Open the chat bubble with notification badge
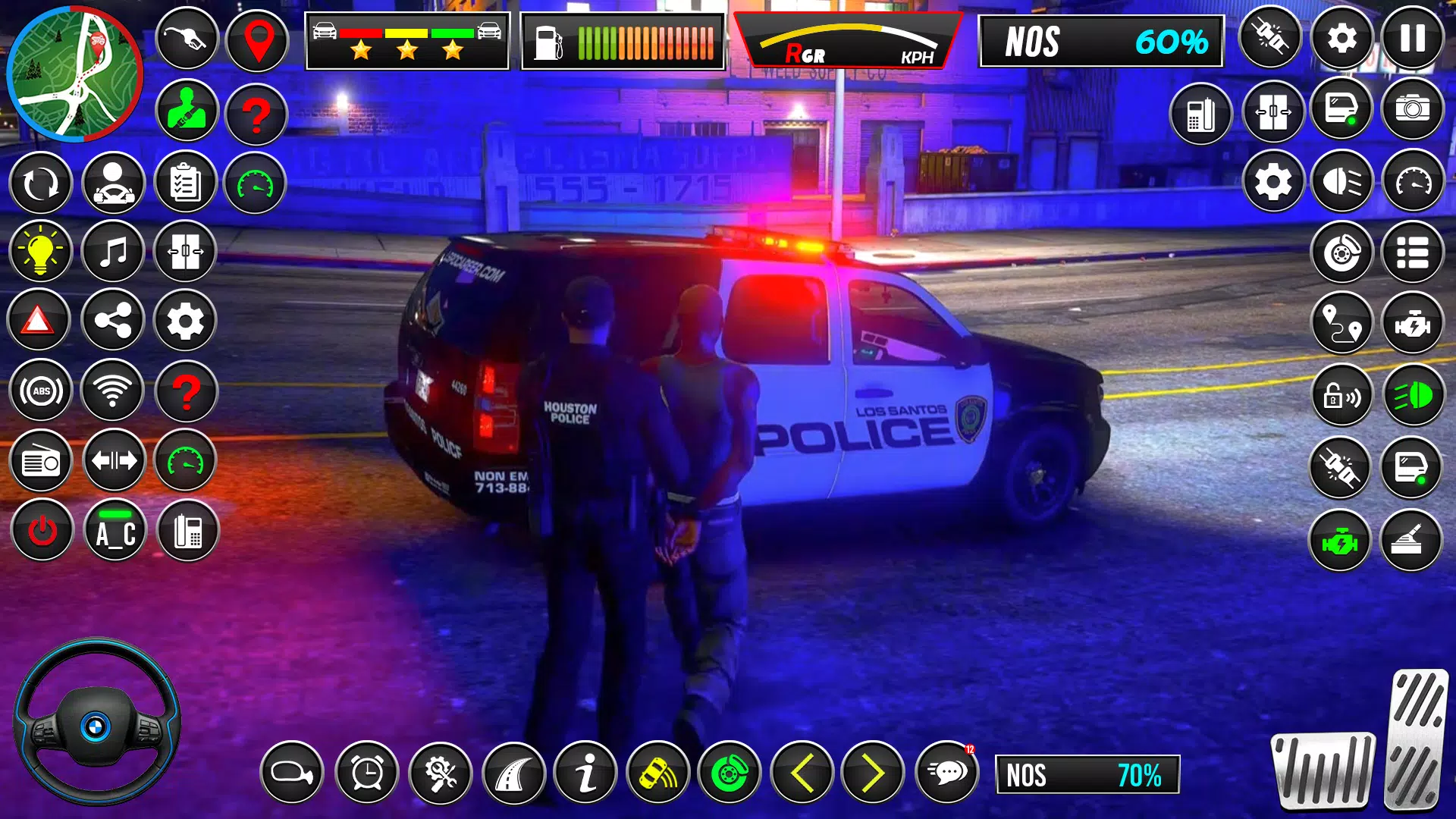This screenshot has width=1456, height=819. (x=946, y=773)
